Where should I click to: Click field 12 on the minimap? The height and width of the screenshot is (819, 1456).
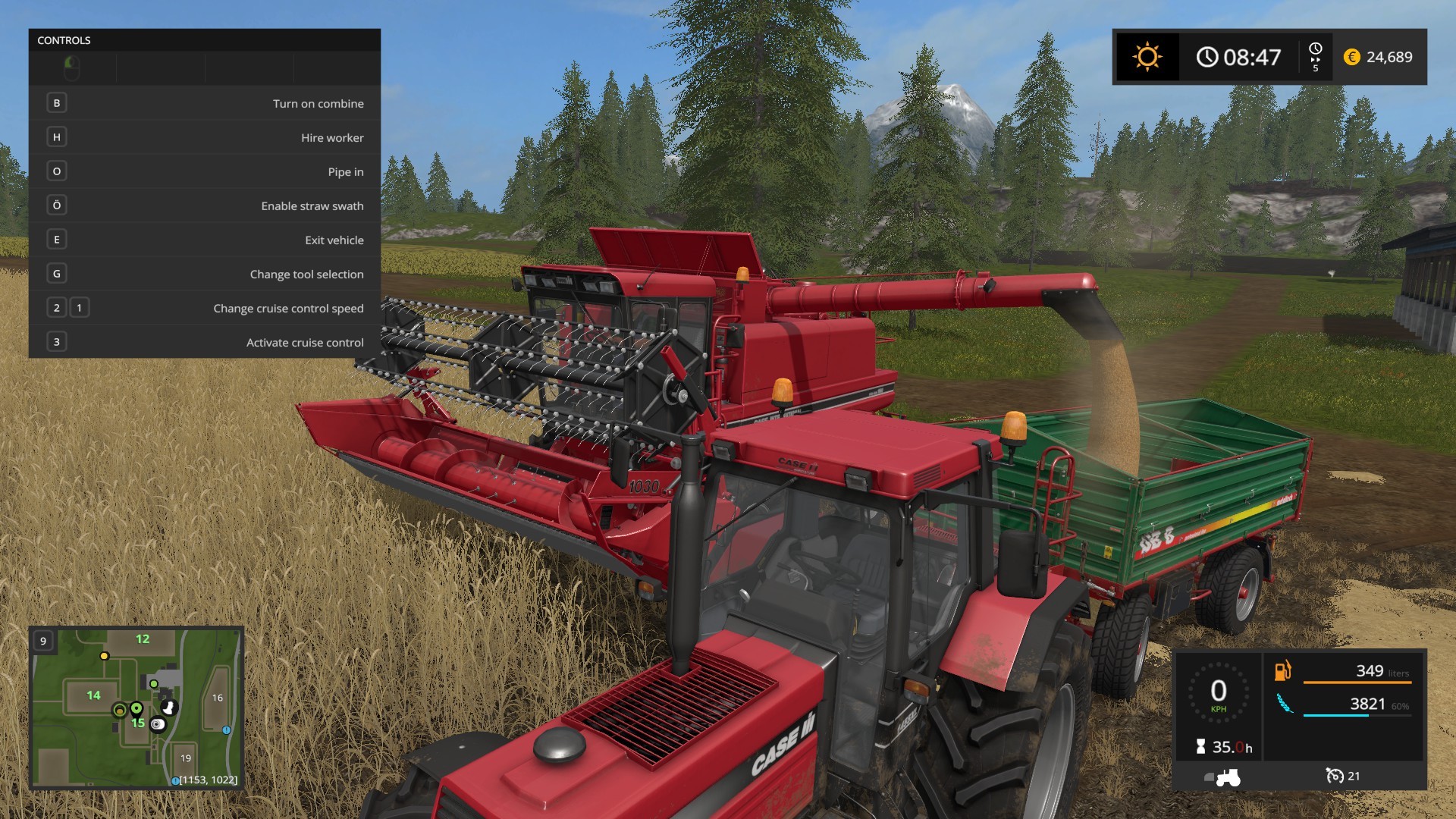[143, 639]
